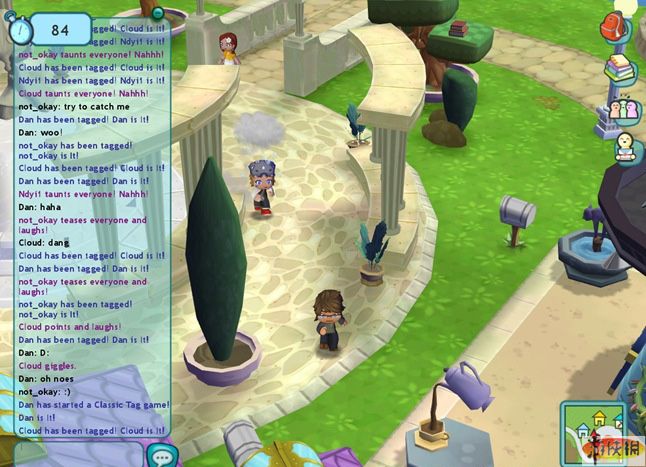Click the speech bubble chat button
The image size is (646, 467).
click(x=160, y=455)
